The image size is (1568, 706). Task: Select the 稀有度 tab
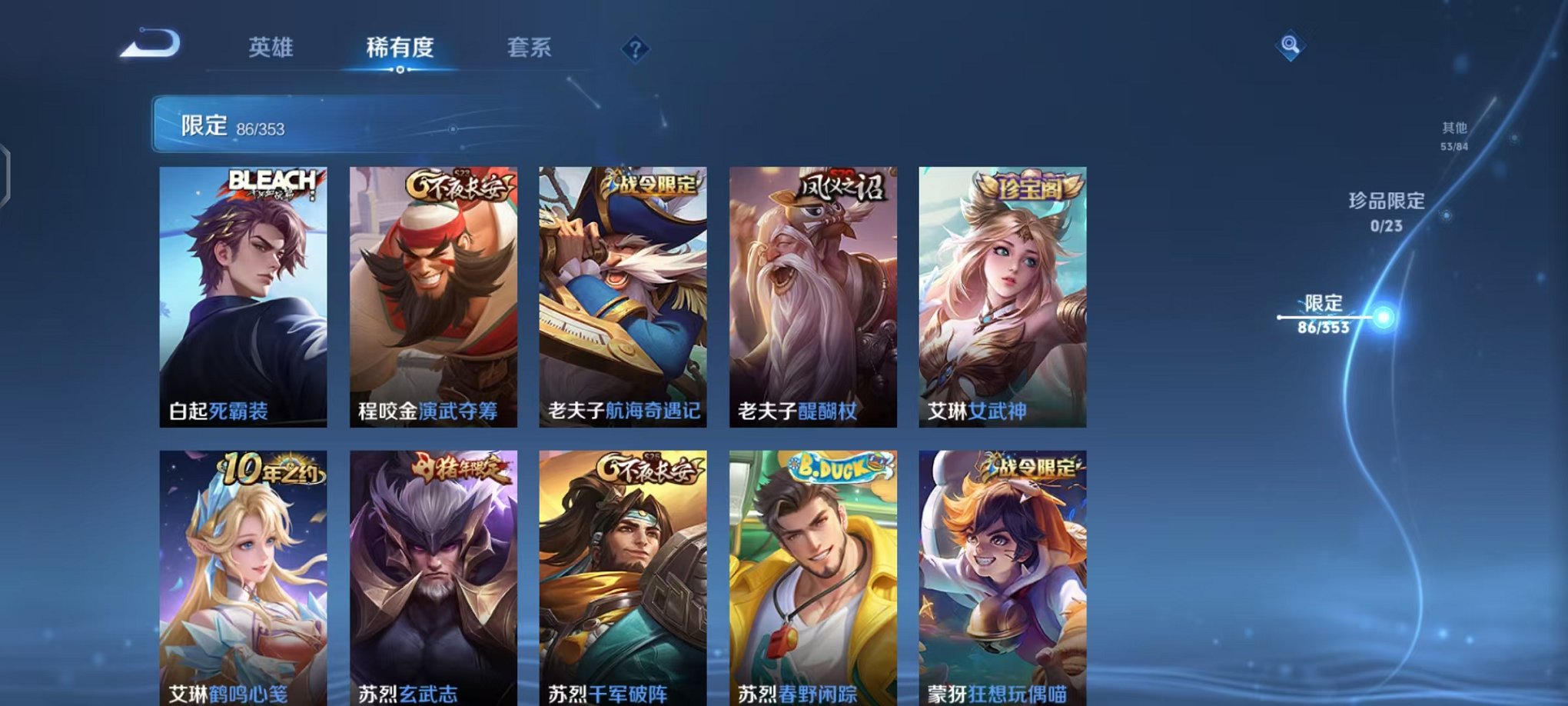(x=399, y=48)
